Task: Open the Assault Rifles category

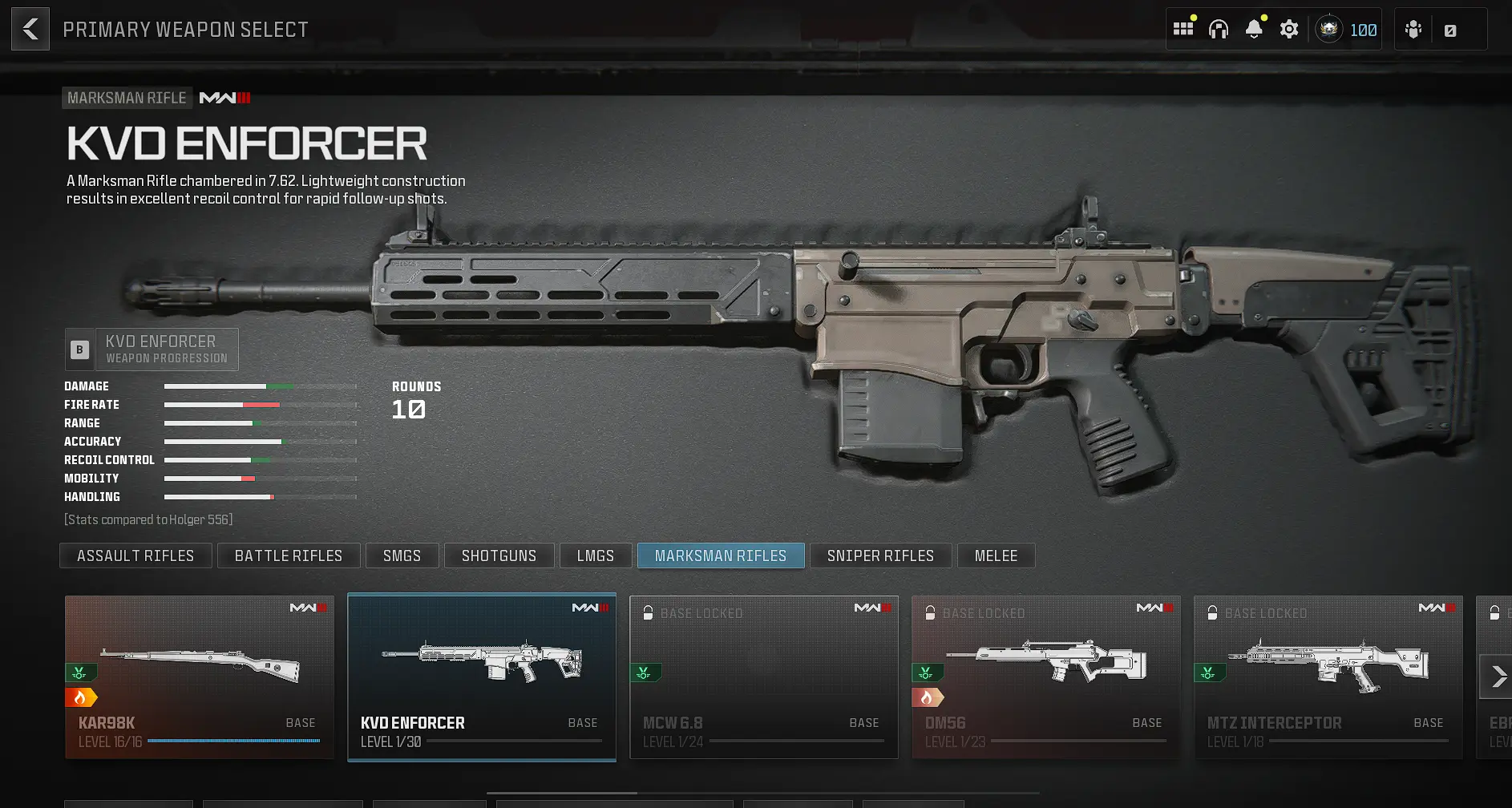Action: [x=135, y=555]
